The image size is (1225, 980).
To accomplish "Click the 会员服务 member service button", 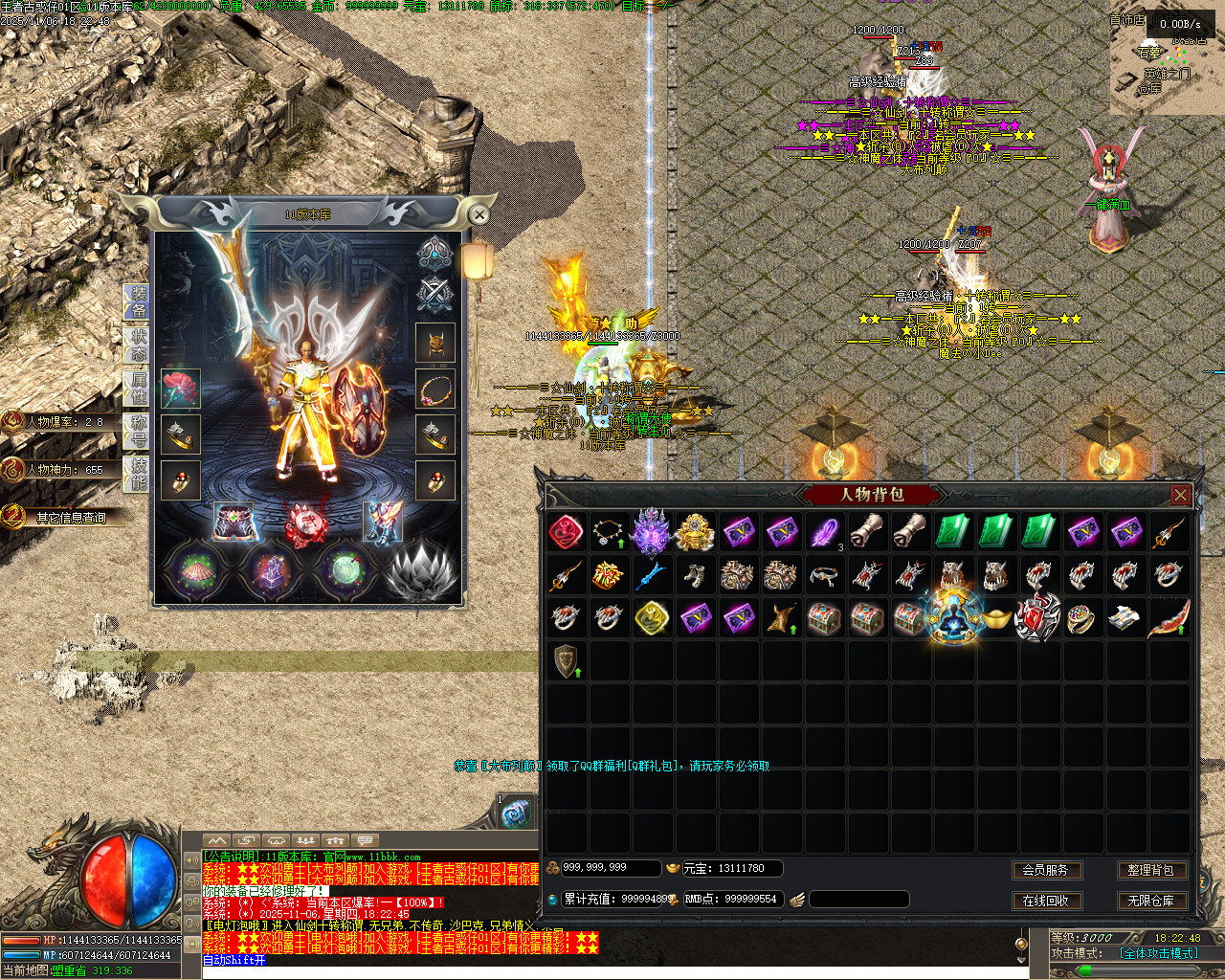I will point(1046,870).
